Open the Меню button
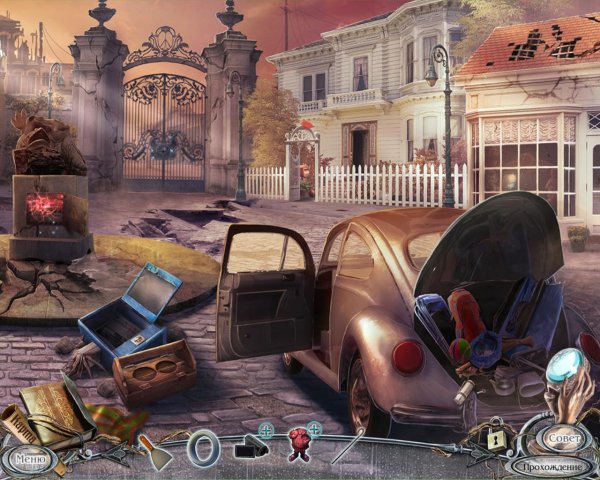 tap(30, 461)
